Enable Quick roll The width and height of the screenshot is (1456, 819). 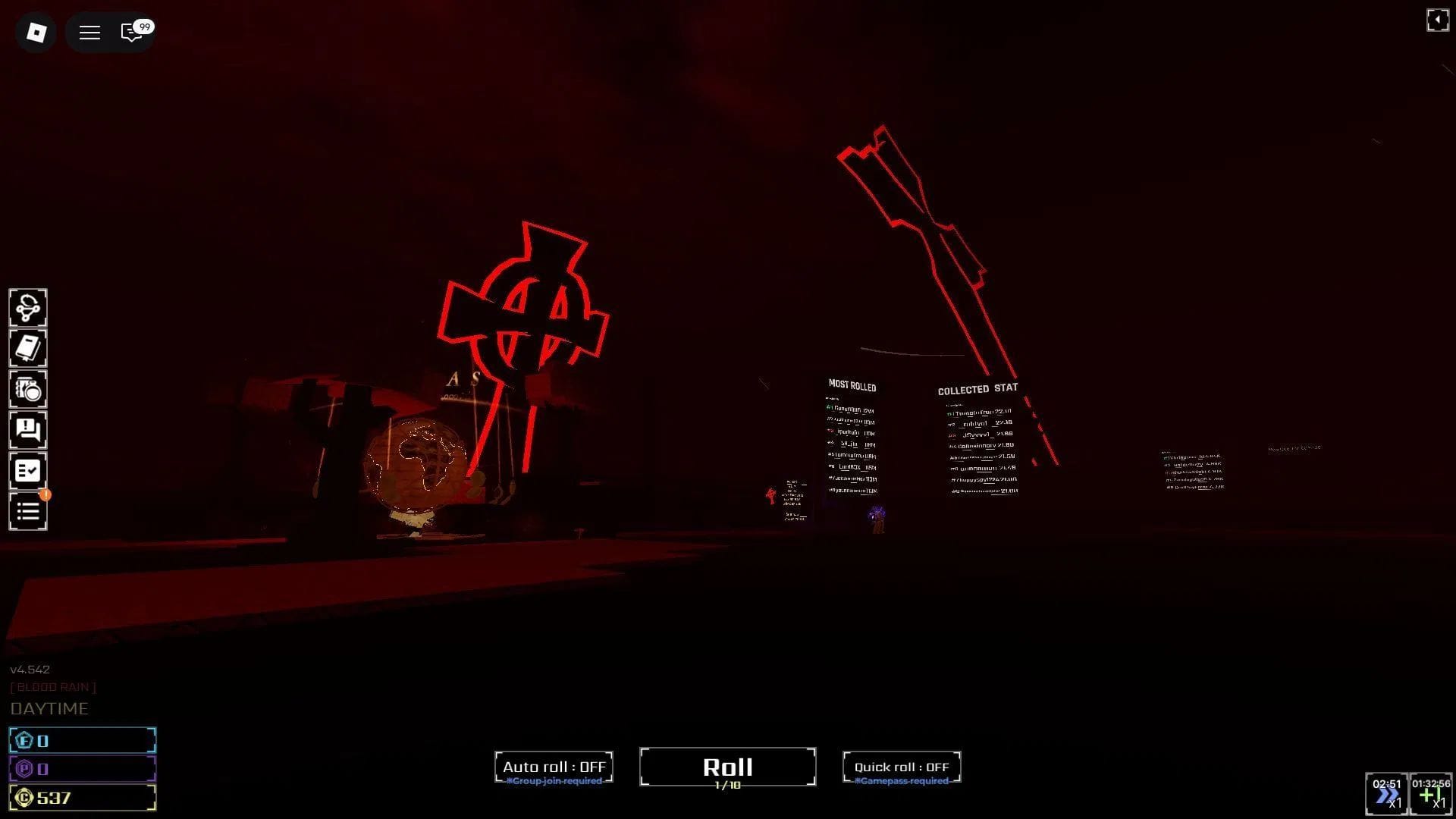(x=902, y=767)
